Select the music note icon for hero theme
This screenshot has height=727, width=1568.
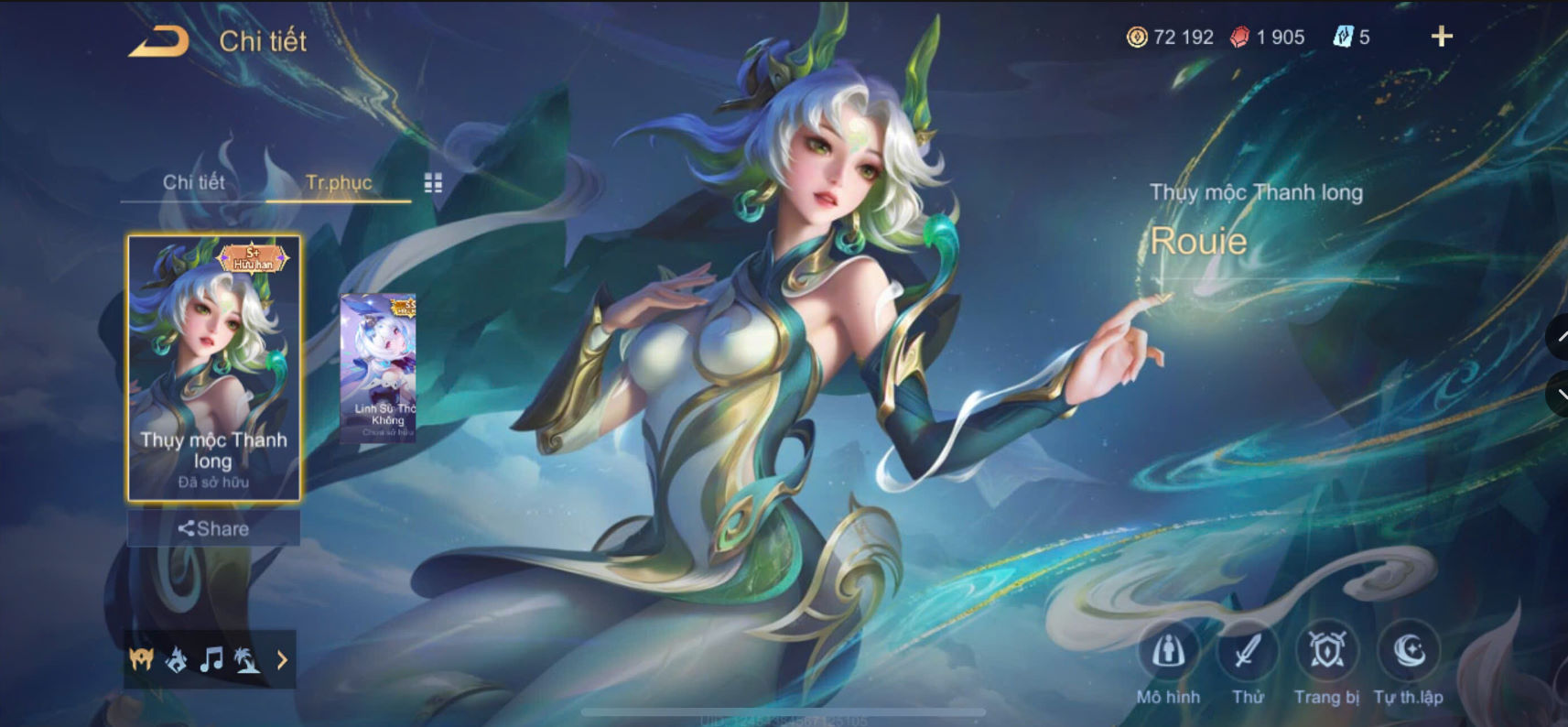tap(212, 659)
